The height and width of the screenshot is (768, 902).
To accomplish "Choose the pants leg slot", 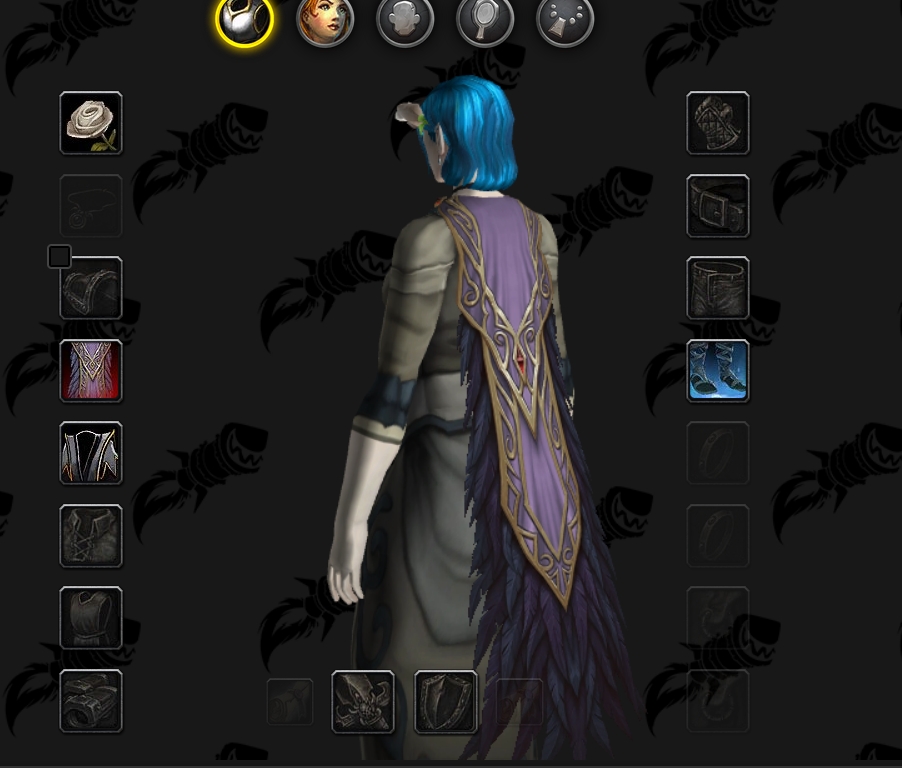I will click(x=718, y=288).
